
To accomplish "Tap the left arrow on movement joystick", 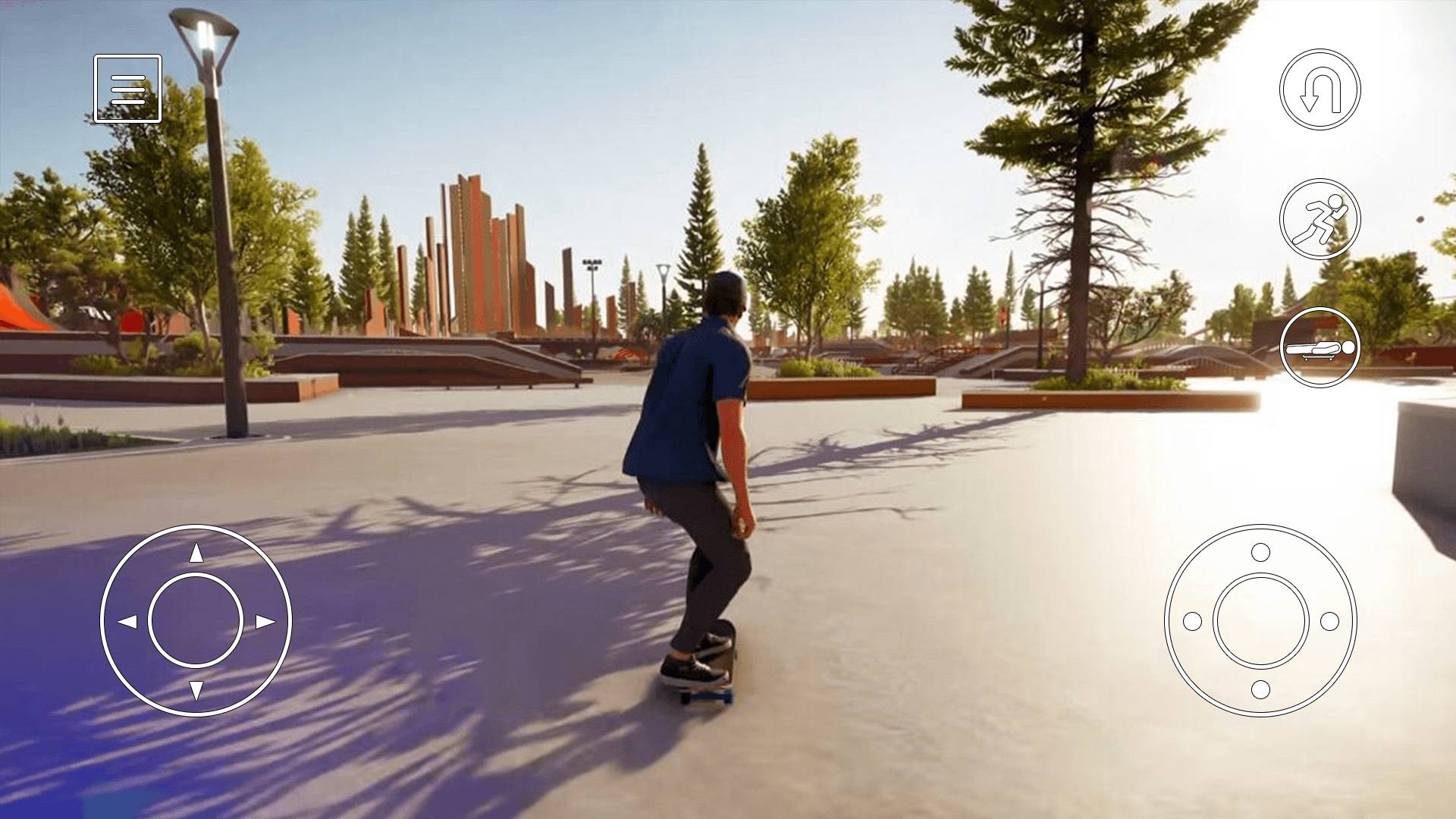I will pyautogui.click(x=127, y=622).
